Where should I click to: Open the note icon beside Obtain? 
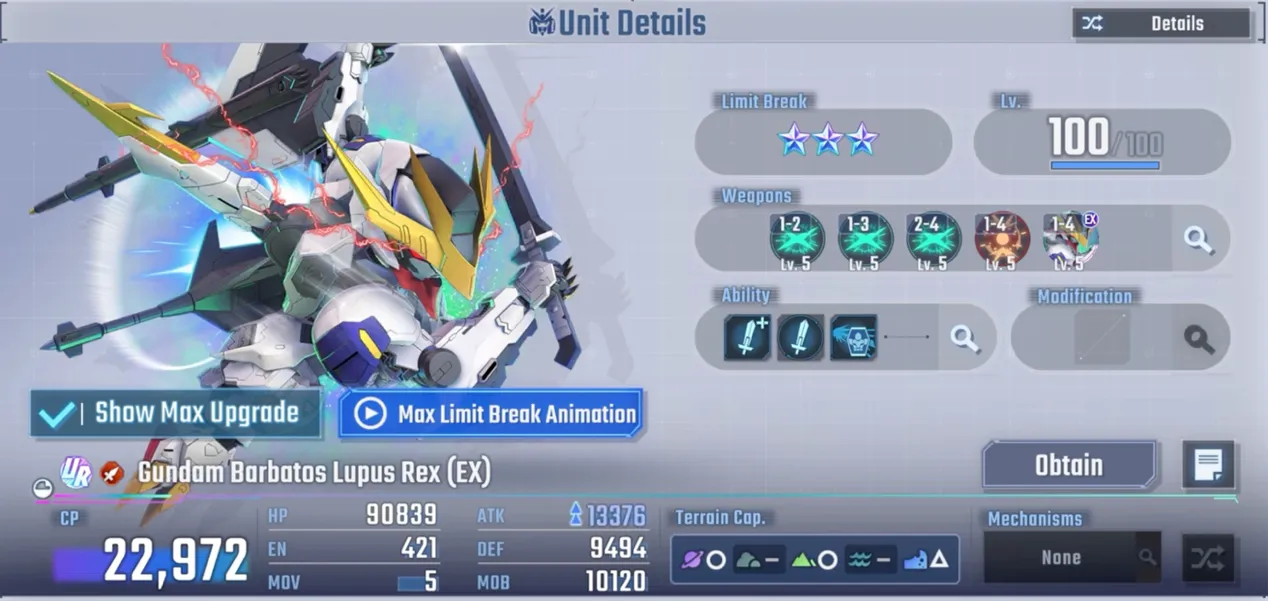1208,465
